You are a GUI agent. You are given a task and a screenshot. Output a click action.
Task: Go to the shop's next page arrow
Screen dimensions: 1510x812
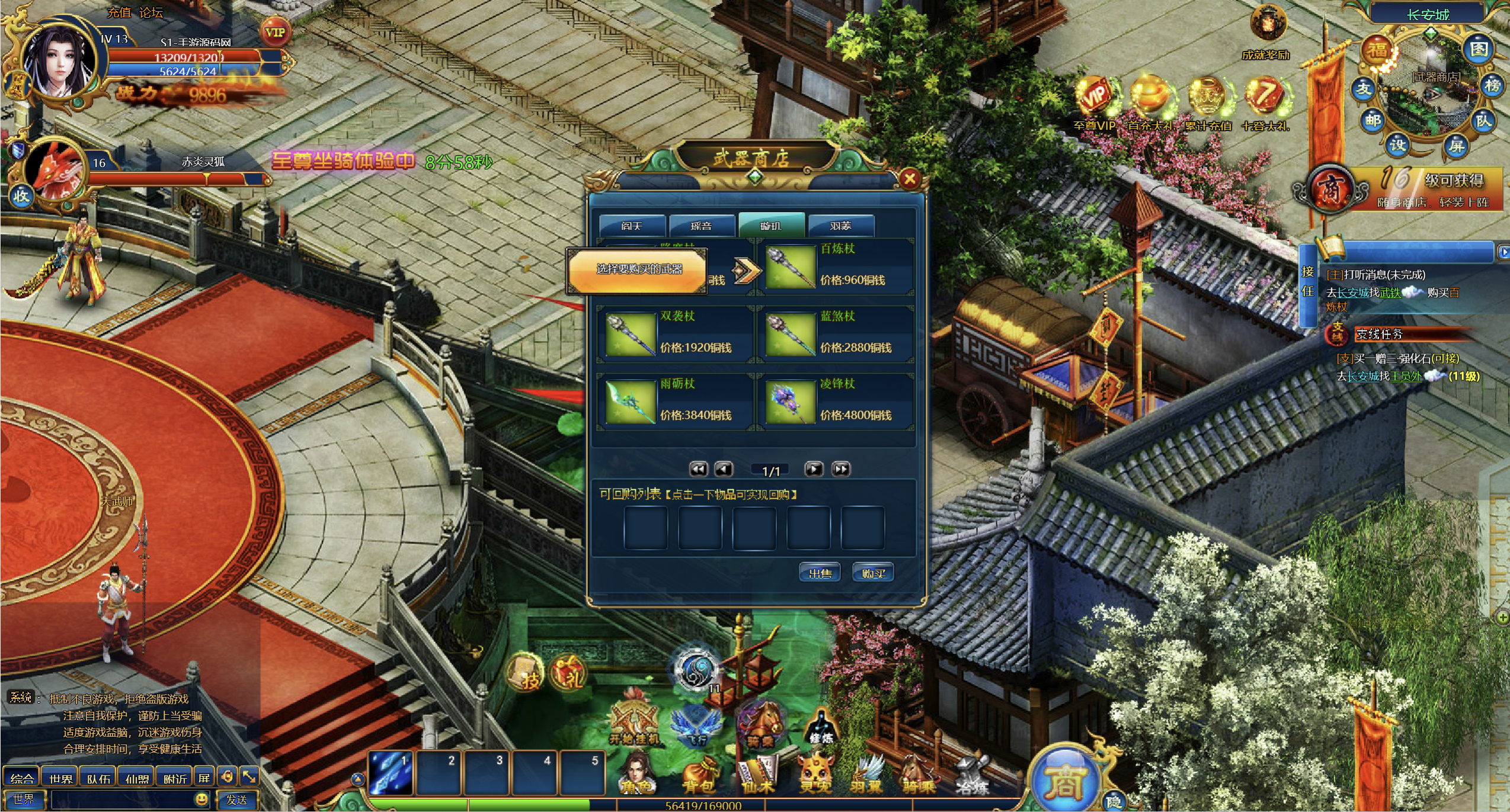[814, 470]
